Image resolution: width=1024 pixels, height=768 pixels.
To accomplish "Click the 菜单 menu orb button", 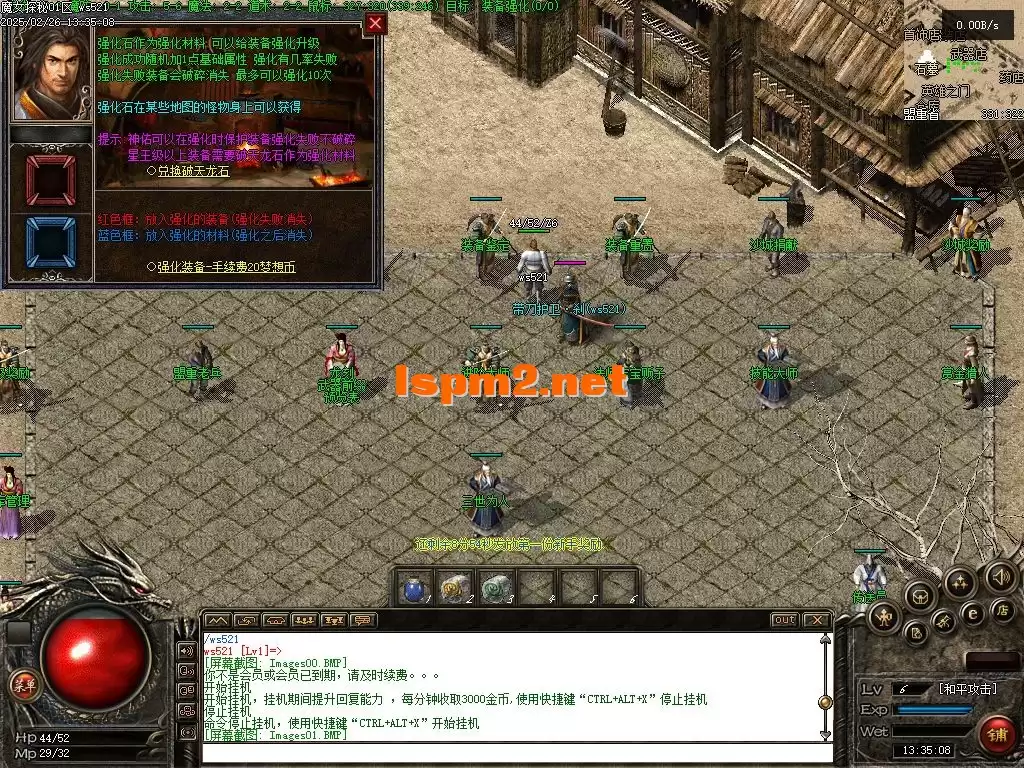I will point(23,685).
